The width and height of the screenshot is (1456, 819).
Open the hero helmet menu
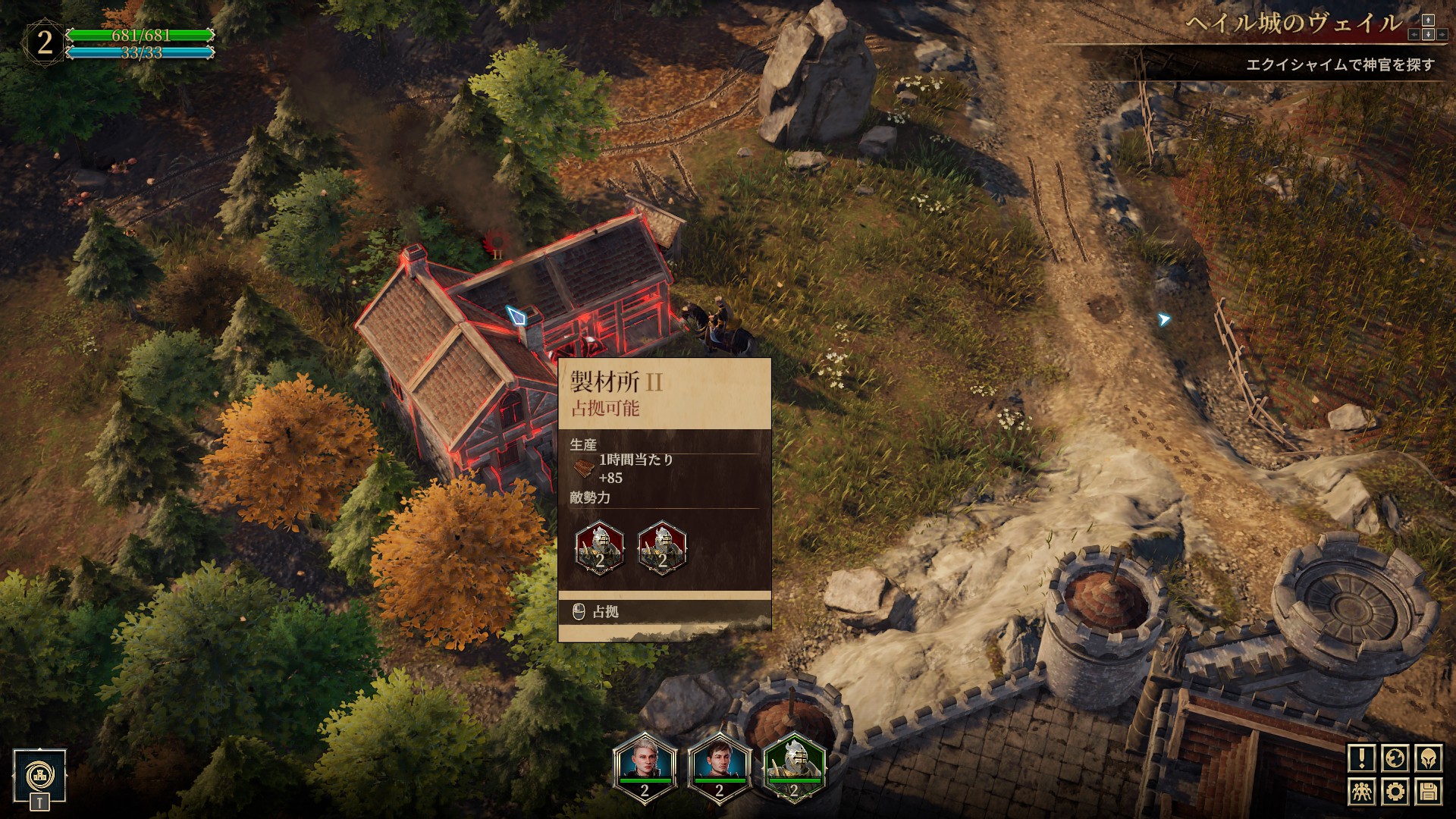(1428, 758)
